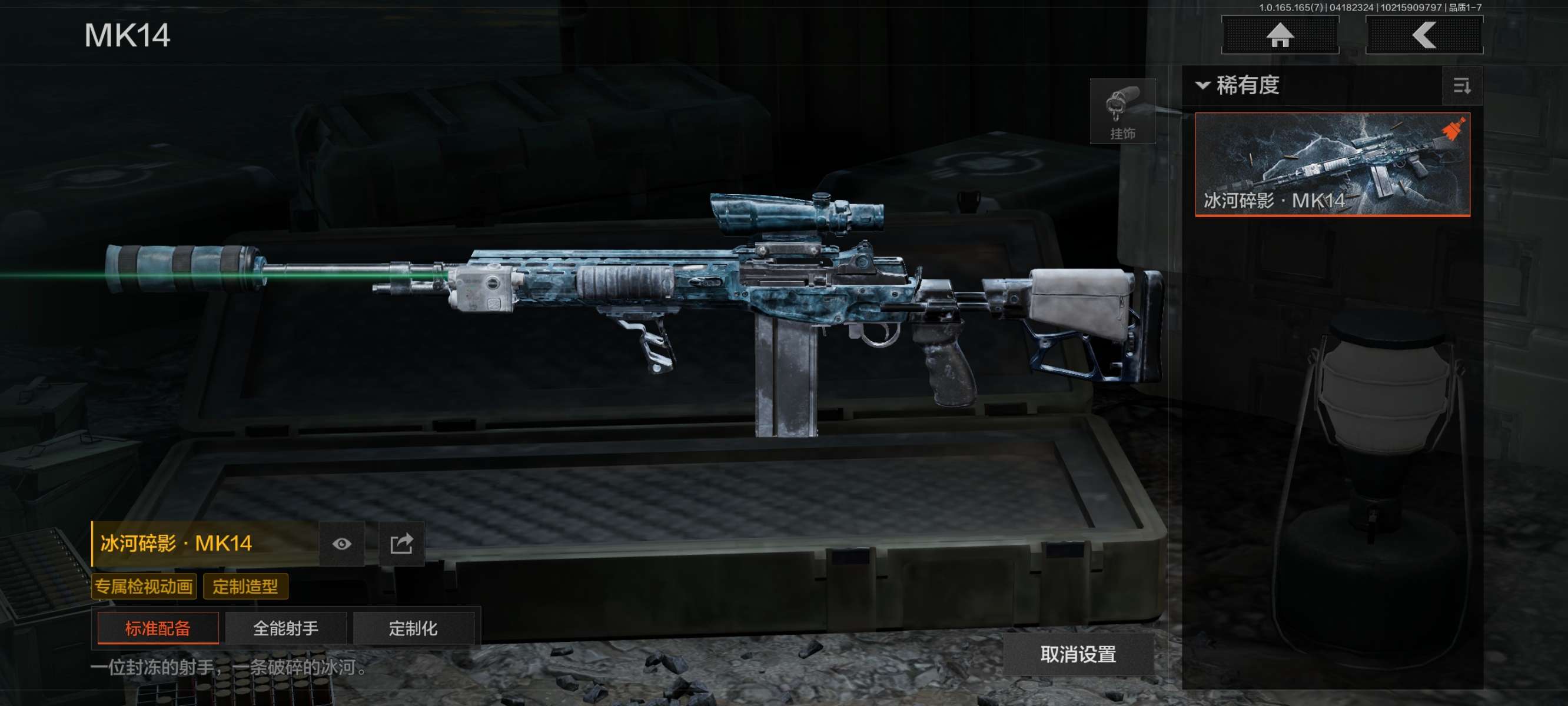Screen dimensions: 1568x706
Task: Open the 定制化 tab
Action: pyautogui.click(x=413, y=628)
